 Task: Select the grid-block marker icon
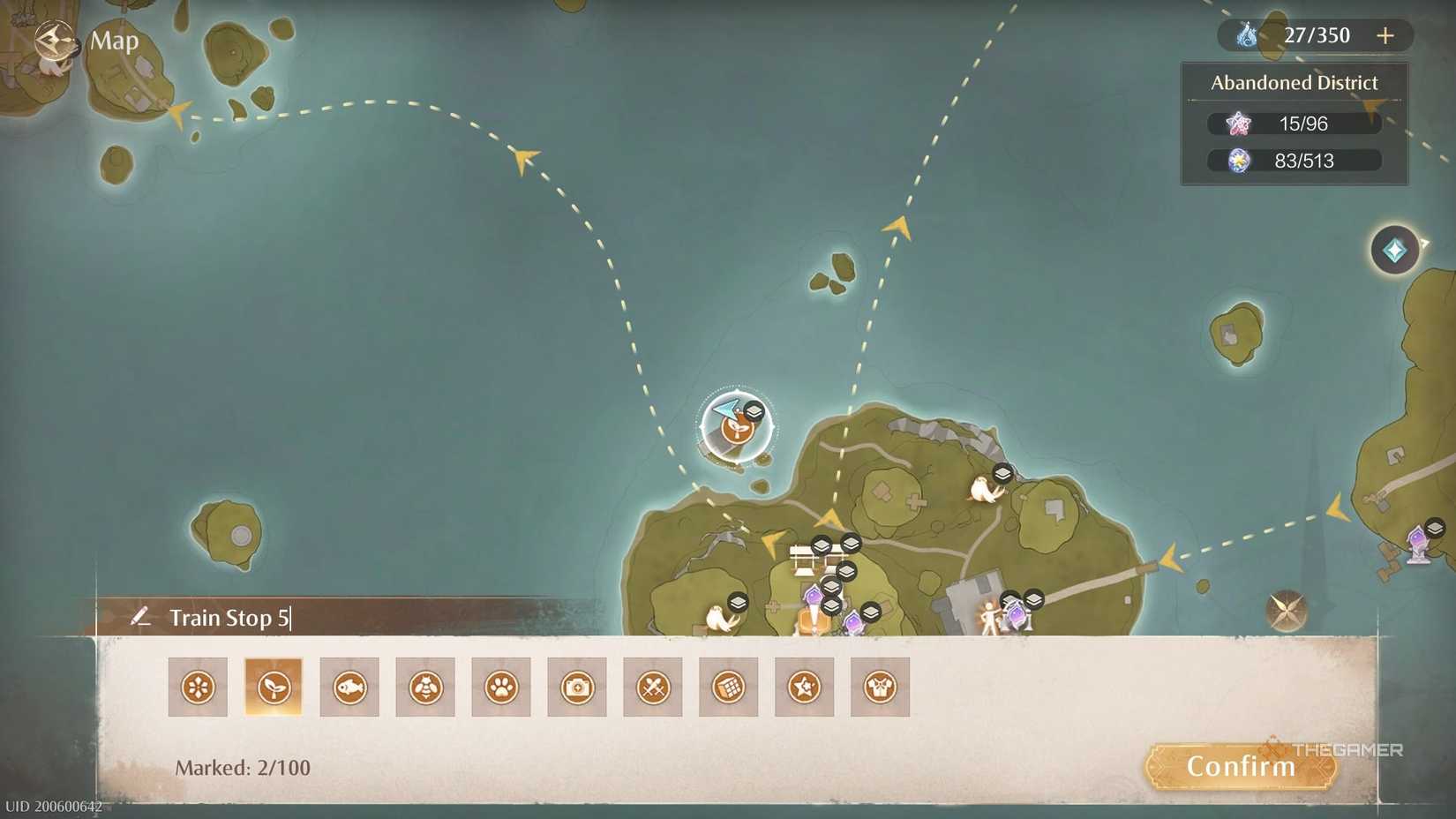(728, 687)
